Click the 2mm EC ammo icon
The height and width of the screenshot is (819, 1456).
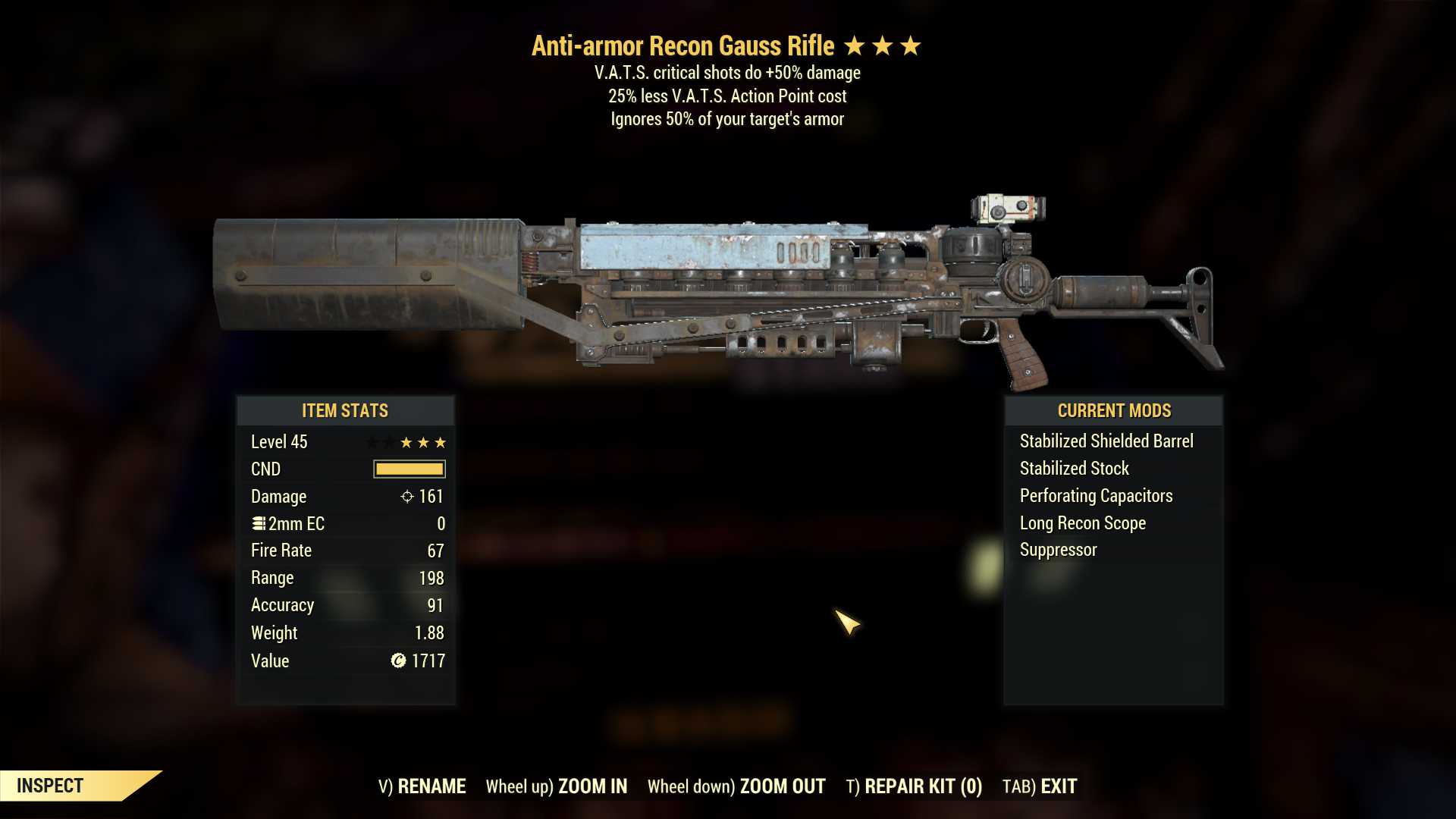point(259,523)
